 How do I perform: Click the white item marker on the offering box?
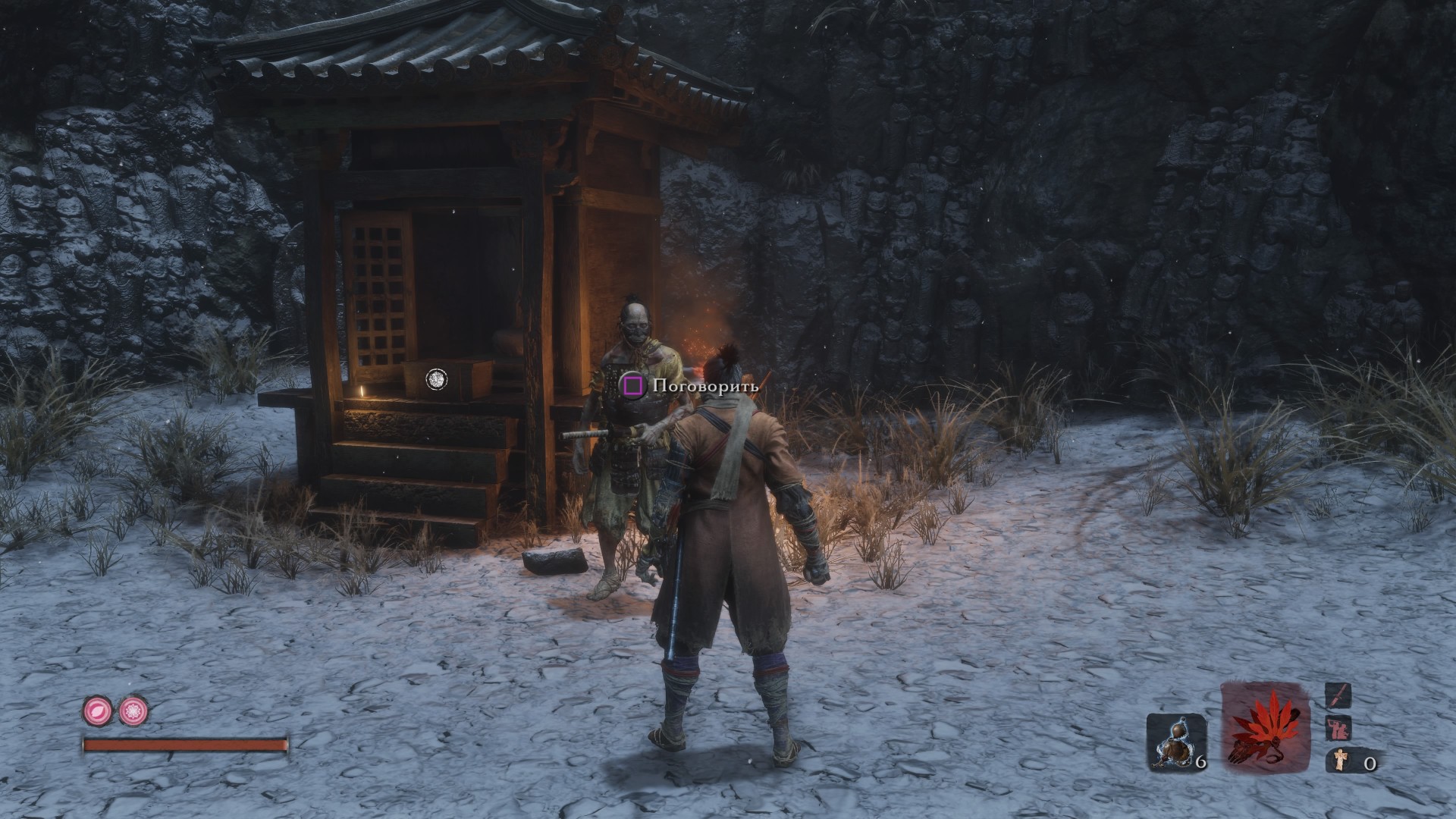point(436,379)
